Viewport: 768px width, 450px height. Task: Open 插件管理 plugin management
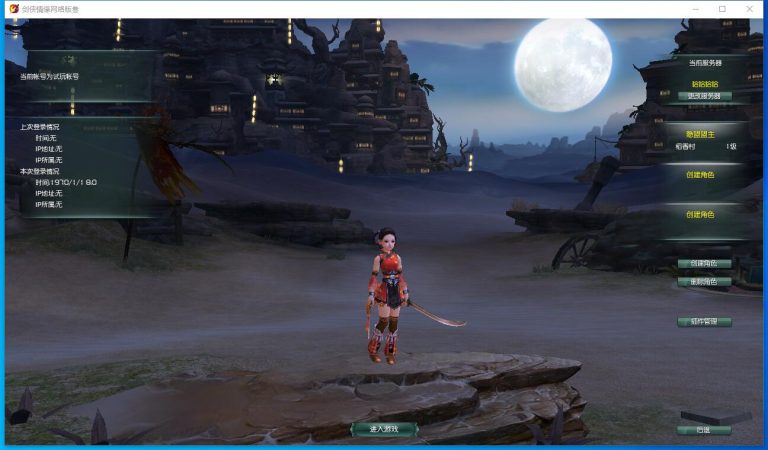[704, 322]
